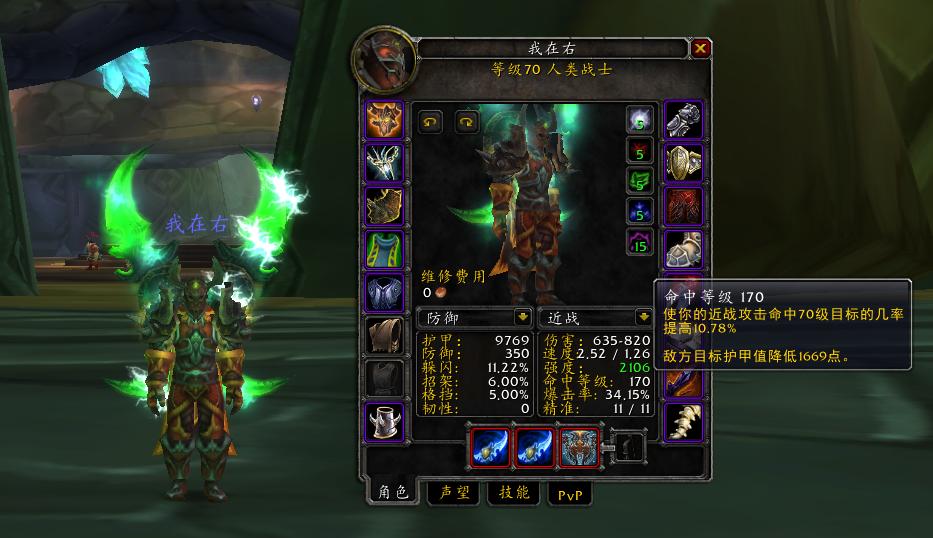
Task: Open the 防御 stats dropdown
Action: [x=521, y=318]
